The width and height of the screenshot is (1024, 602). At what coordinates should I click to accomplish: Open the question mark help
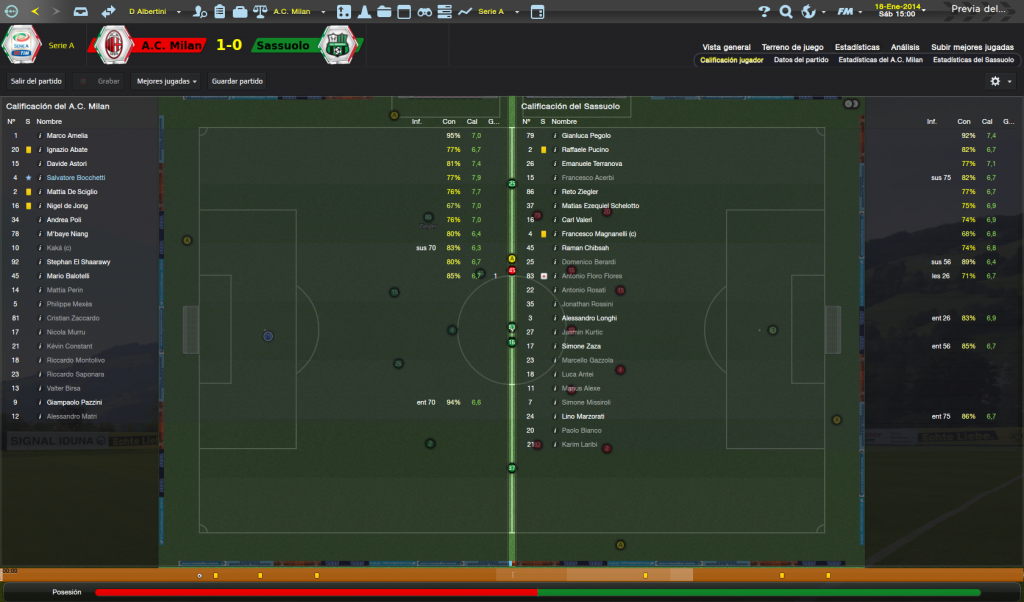coord(764,11)
